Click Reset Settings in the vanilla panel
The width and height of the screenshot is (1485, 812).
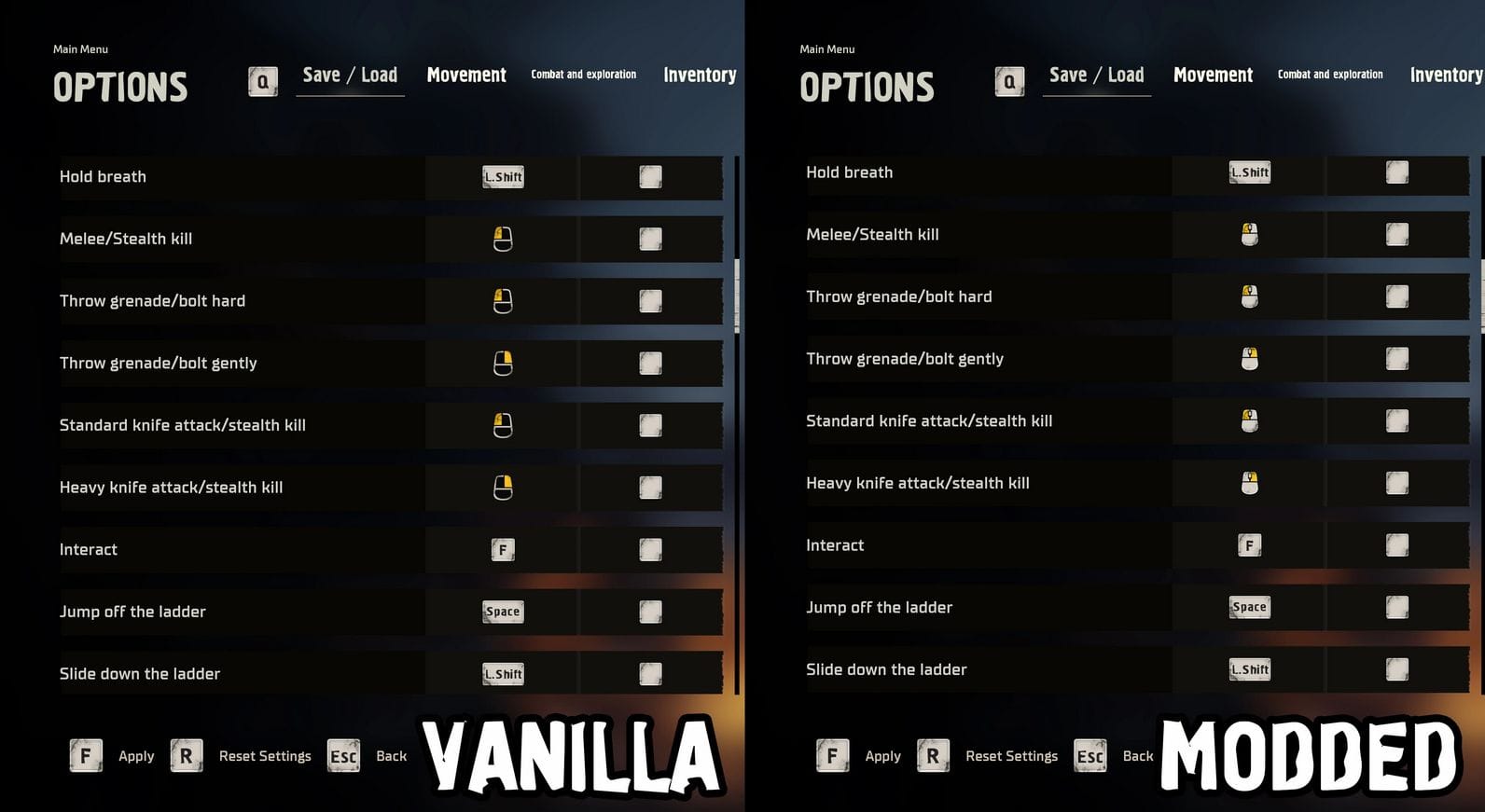pyautogui.click(x=264, y=756)
